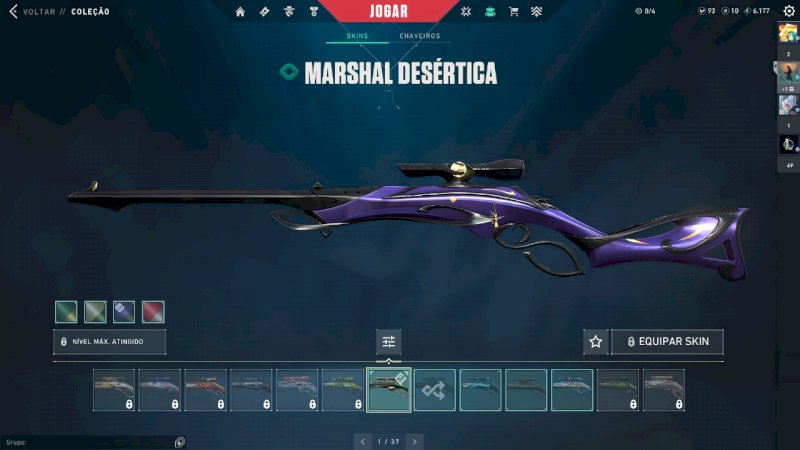Select the Skins tab
This screenshot has width=800, height=450.
coord(357,36)
